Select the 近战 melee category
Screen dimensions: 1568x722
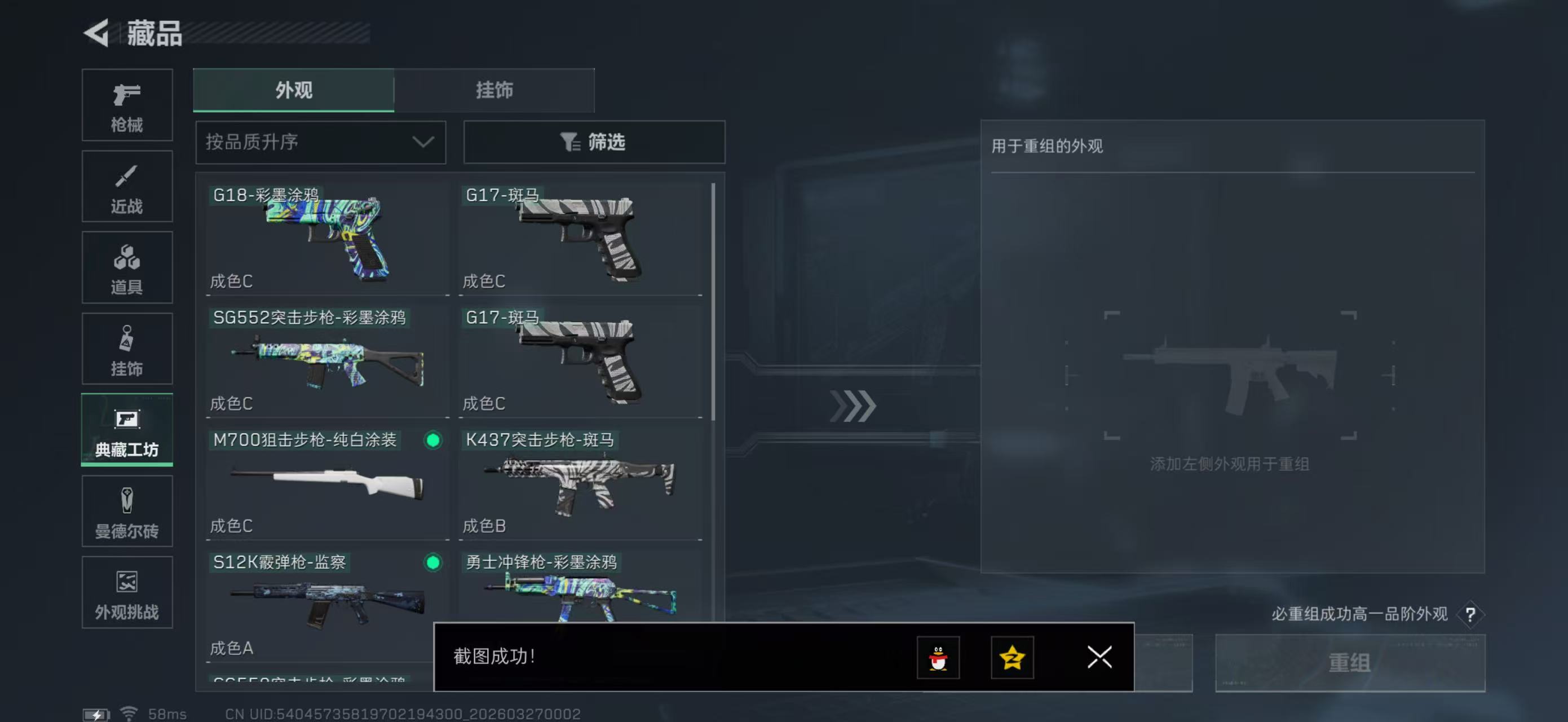pyautogui.click(x=127, y=186)
